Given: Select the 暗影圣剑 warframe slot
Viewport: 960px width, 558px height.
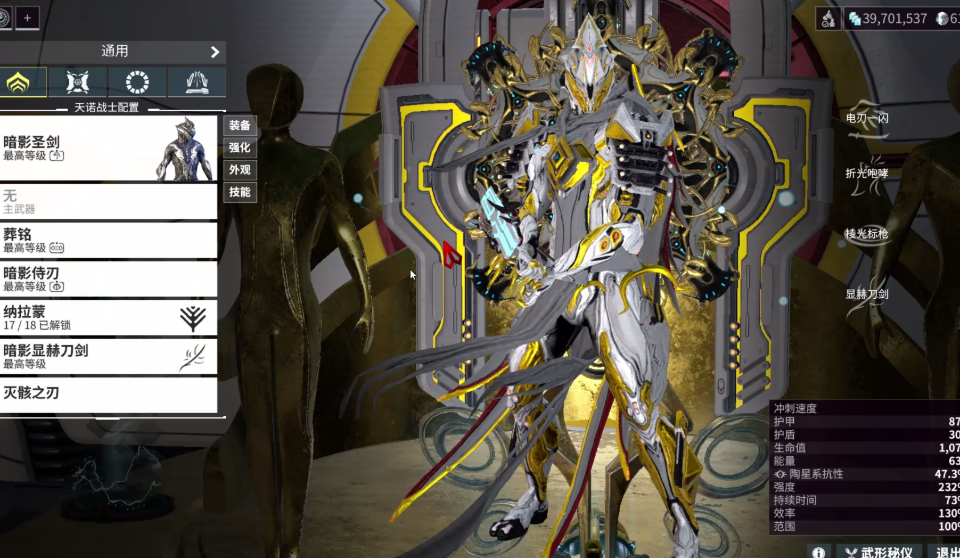Looking at the screenshot, I should tap(108, 149).
